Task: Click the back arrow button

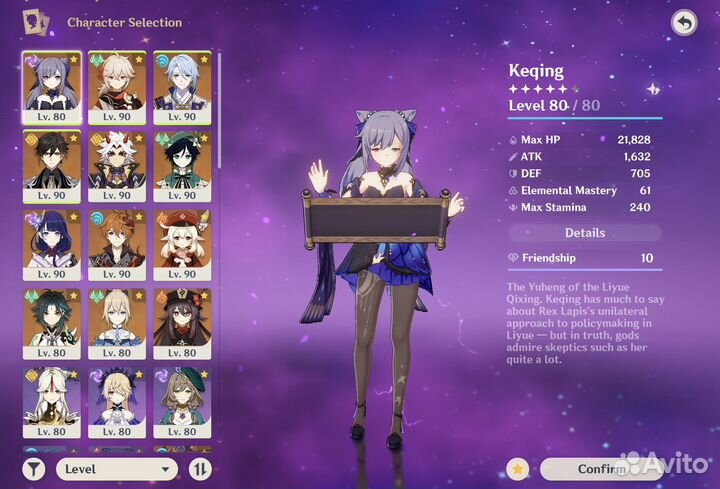Action: [x=683, y=22]
